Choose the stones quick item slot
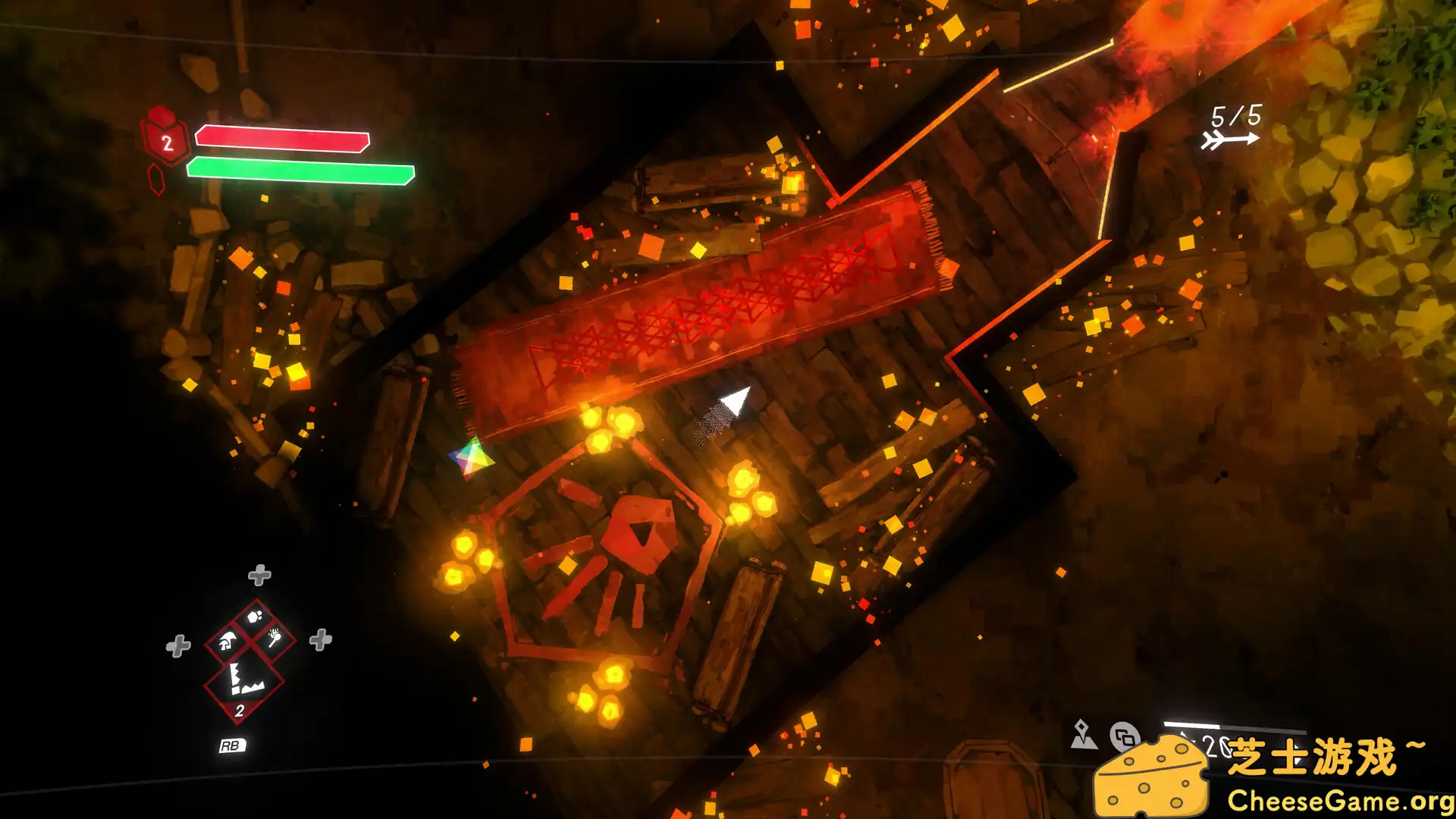1456x819 pixels. (255, 616)
